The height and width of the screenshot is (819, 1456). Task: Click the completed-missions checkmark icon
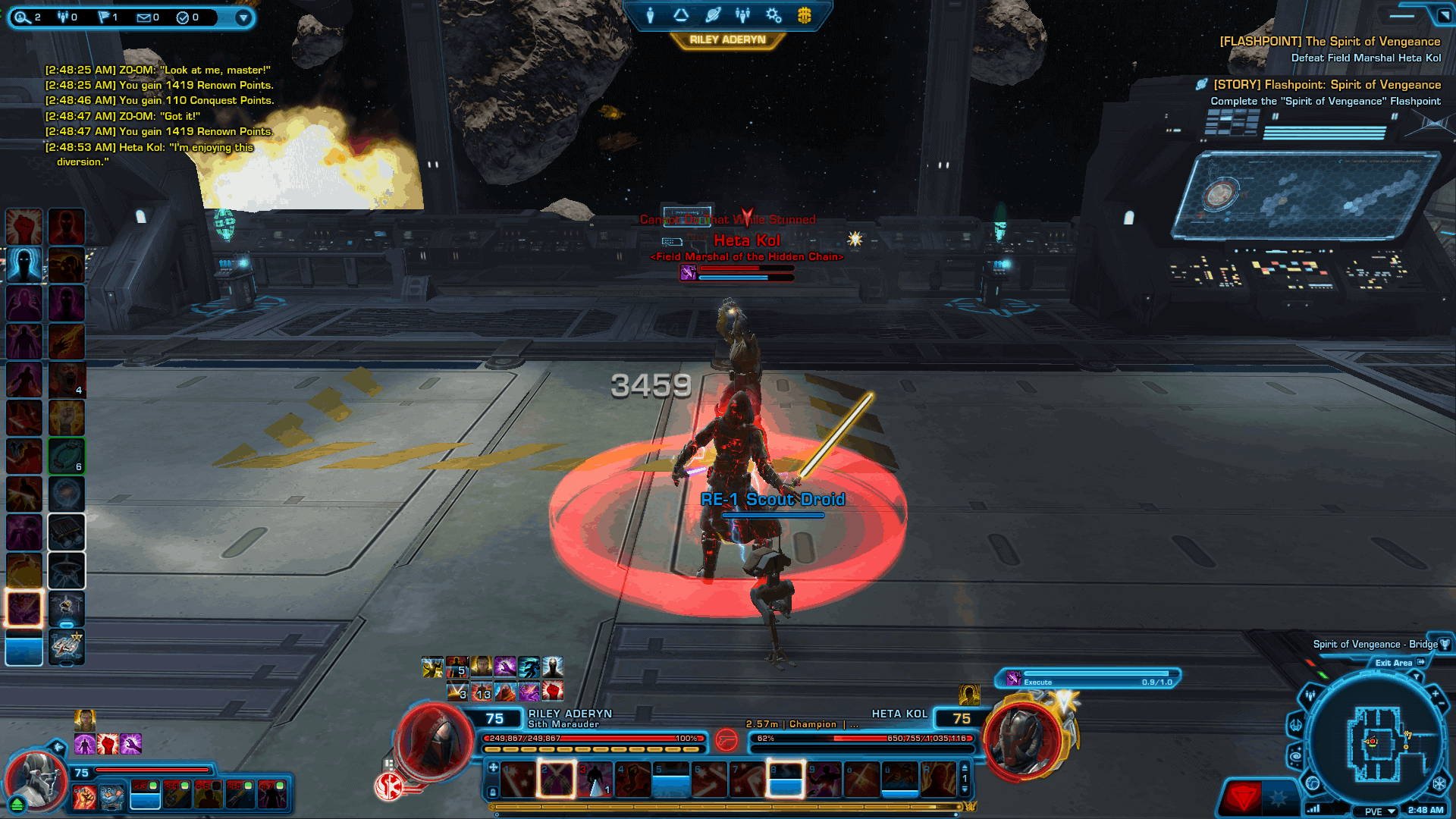[x=184, y=17]
